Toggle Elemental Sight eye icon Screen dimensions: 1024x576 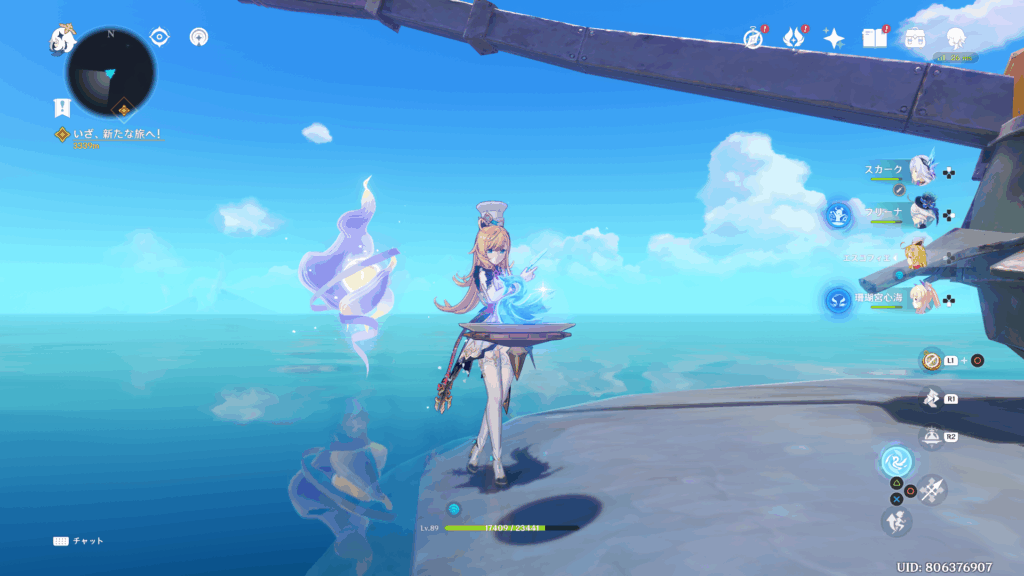pos(159,37)
